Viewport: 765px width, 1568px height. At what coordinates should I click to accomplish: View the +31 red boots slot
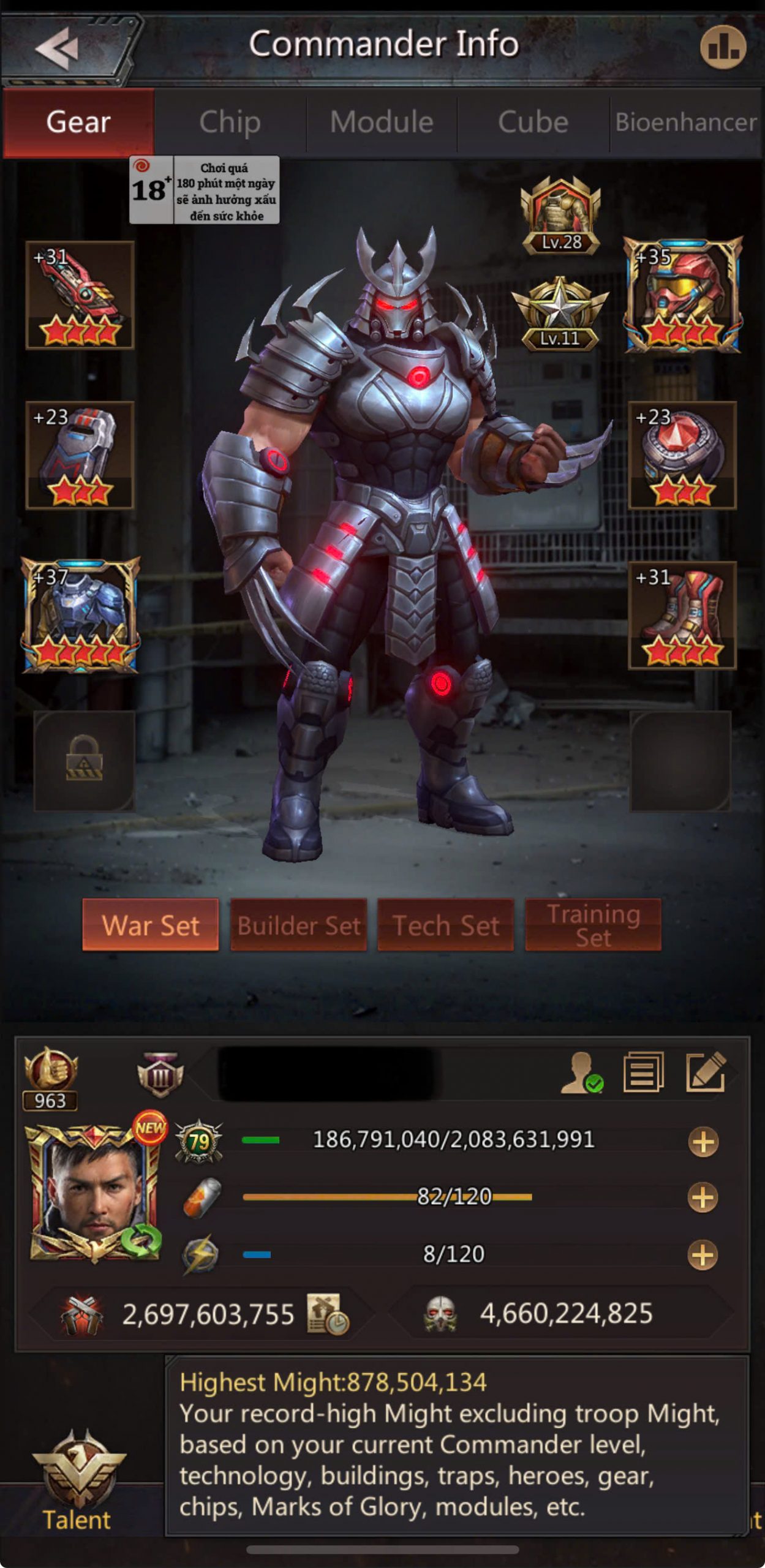[682, 616]
